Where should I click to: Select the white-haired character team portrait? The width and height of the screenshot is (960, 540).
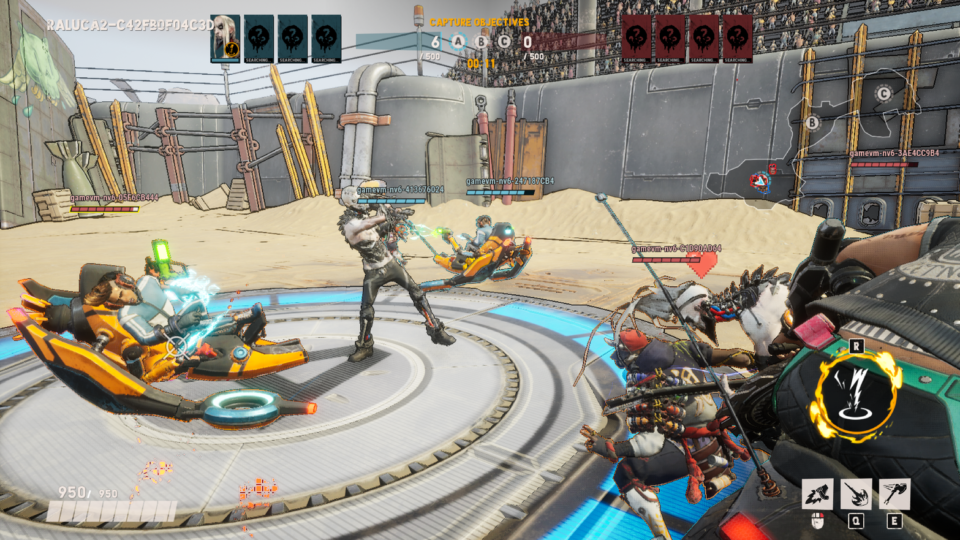coord(225,36)
